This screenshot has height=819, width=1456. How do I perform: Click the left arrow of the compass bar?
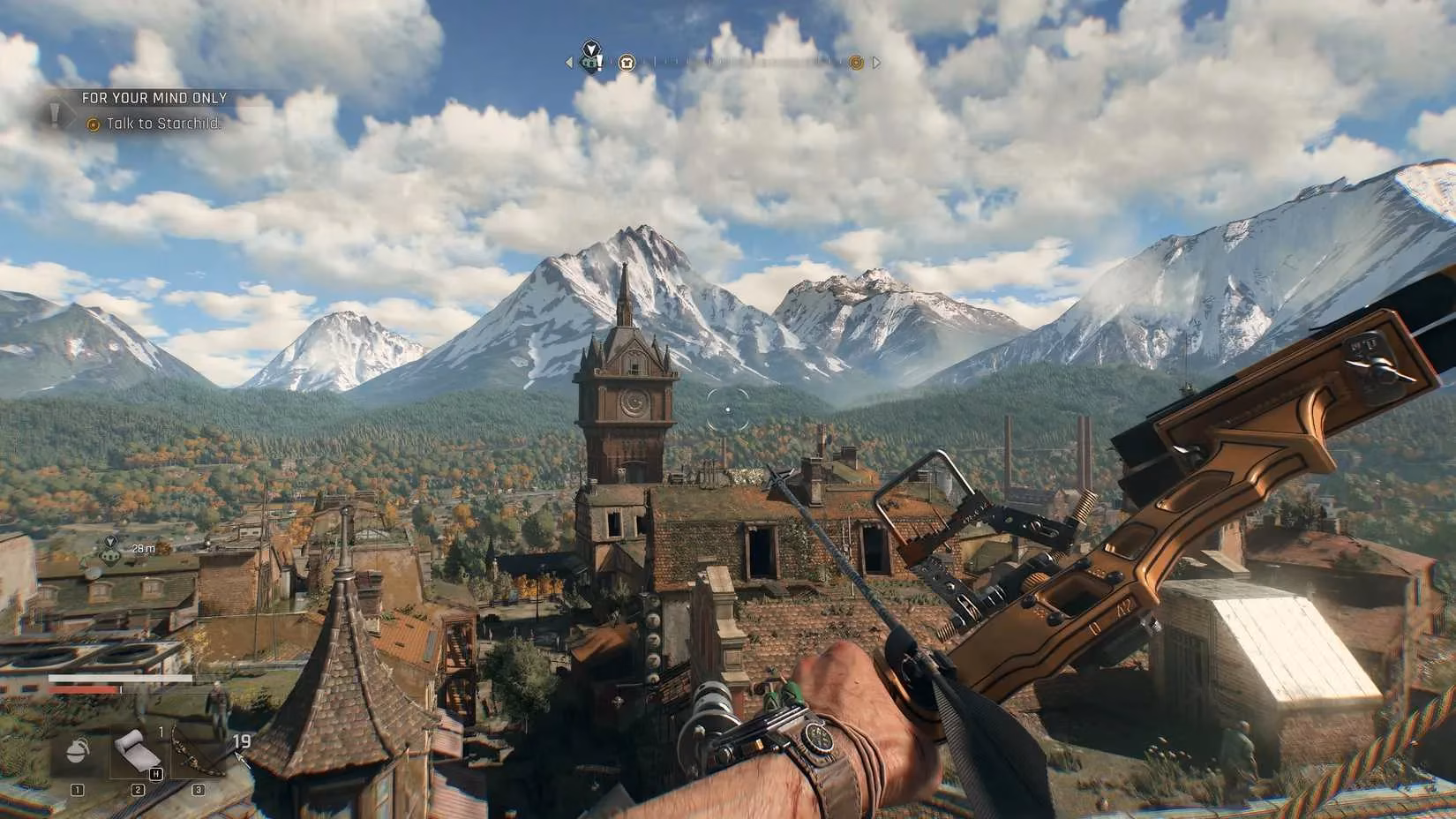568,62
